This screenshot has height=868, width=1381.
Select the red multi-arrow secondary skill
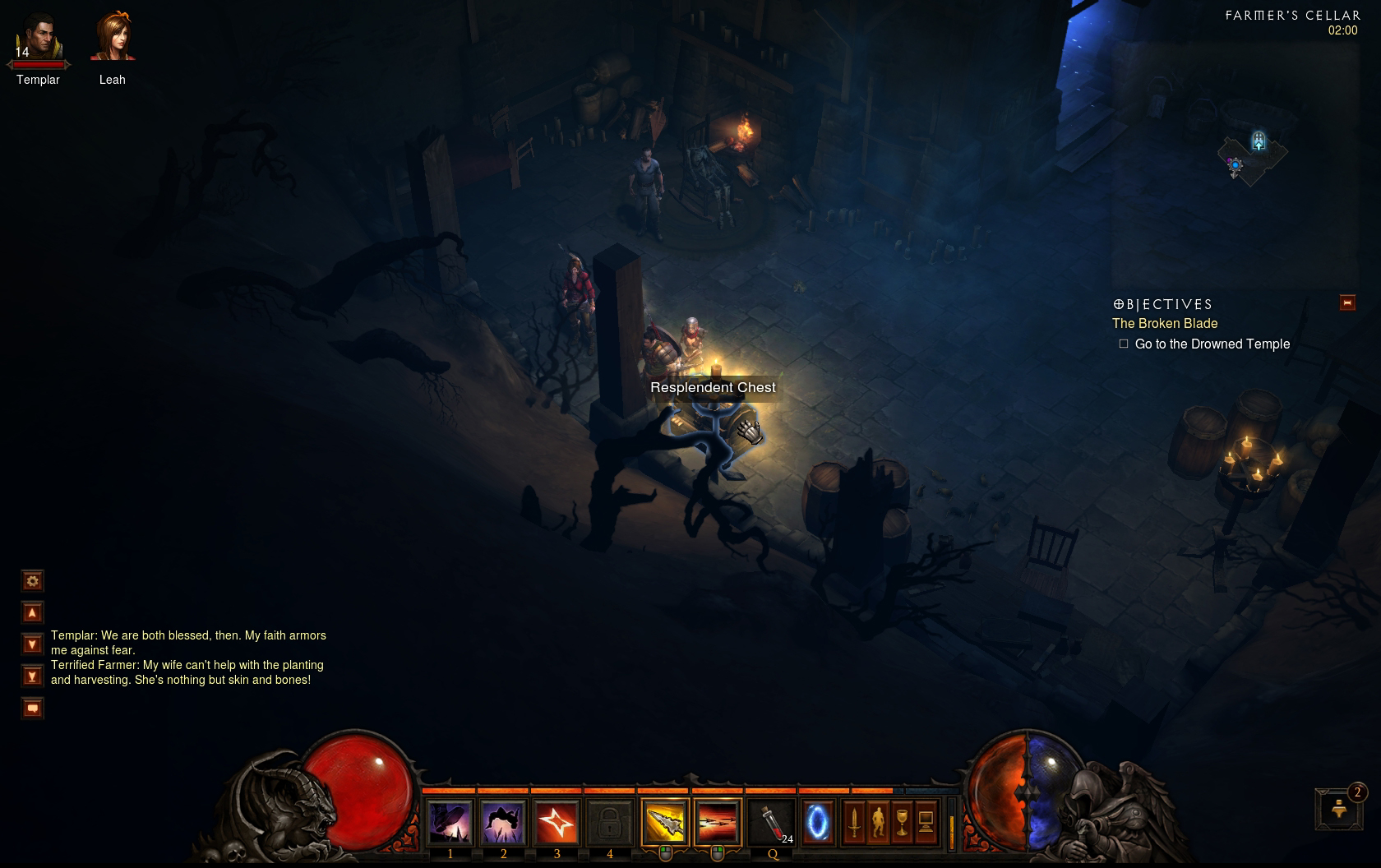pyautogui.click(x=717, y=822)
